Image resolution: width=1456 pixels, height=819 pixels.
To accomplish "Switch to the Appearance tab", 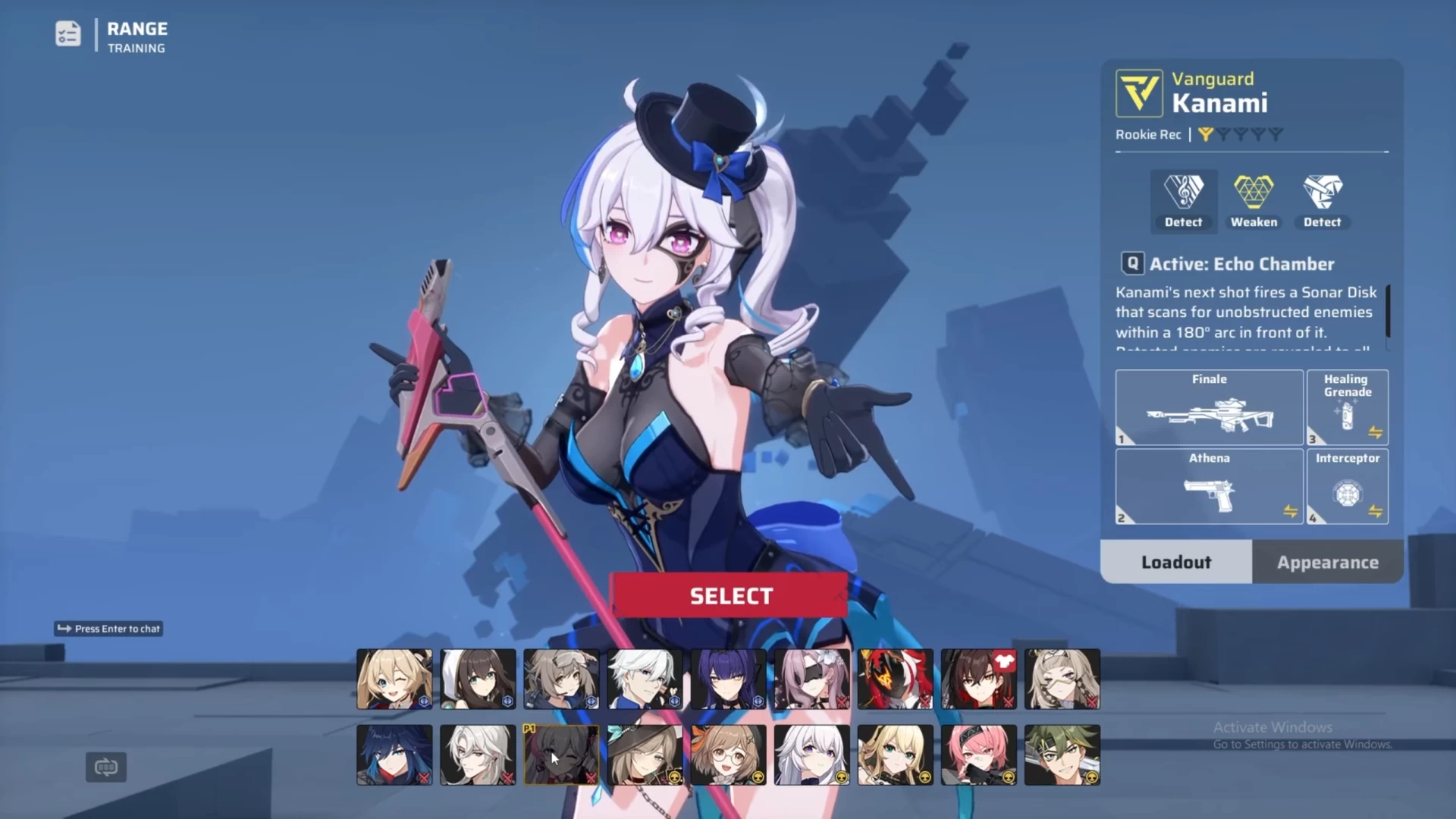I will pos(1327,562).
